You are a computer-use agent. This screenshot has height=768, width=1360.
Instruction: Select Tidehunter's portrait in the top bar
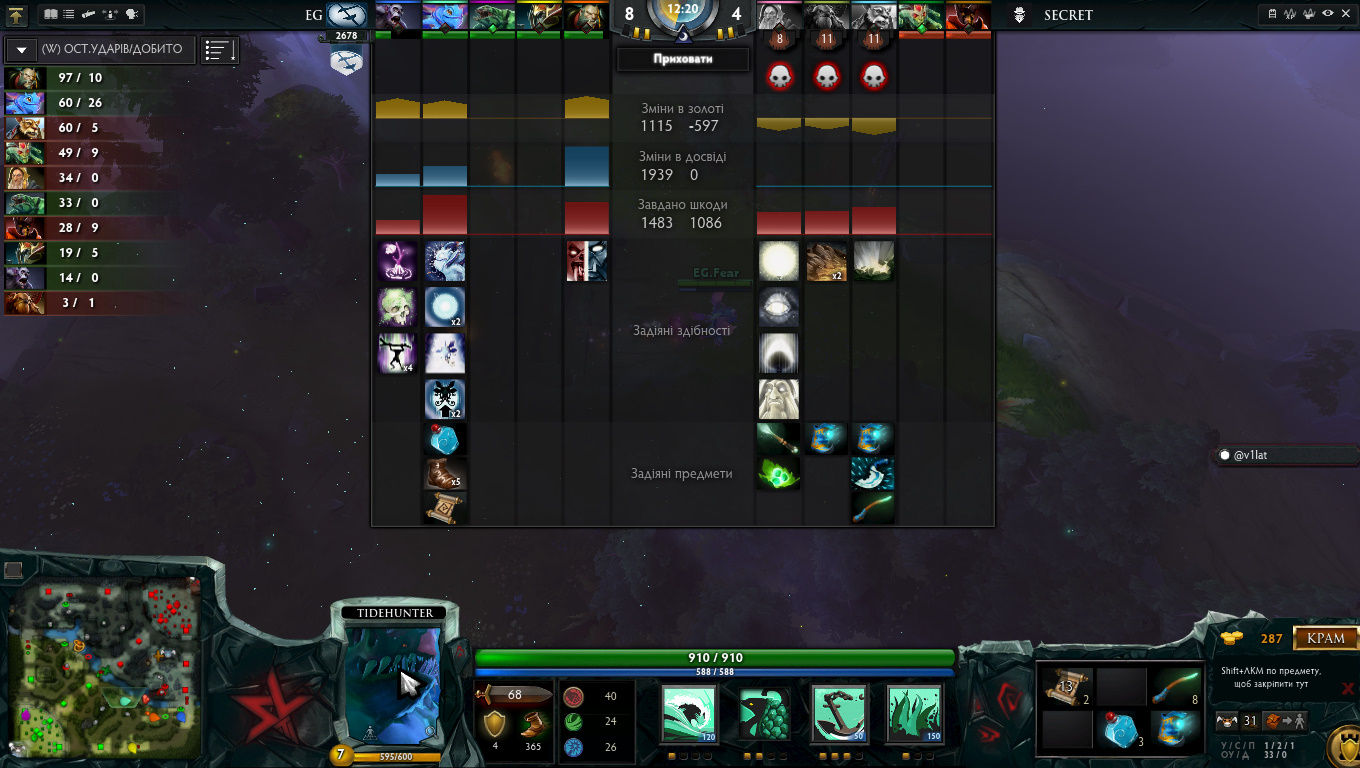click(445, 17)
